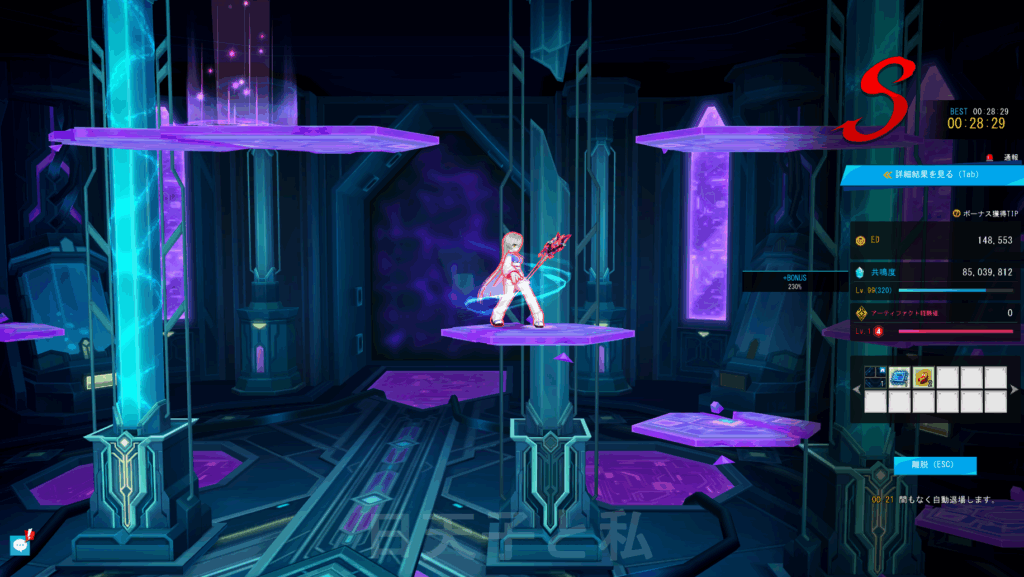1024x577 pixels.
Task: Select the dark blue first loot slot
Action: 874,376
